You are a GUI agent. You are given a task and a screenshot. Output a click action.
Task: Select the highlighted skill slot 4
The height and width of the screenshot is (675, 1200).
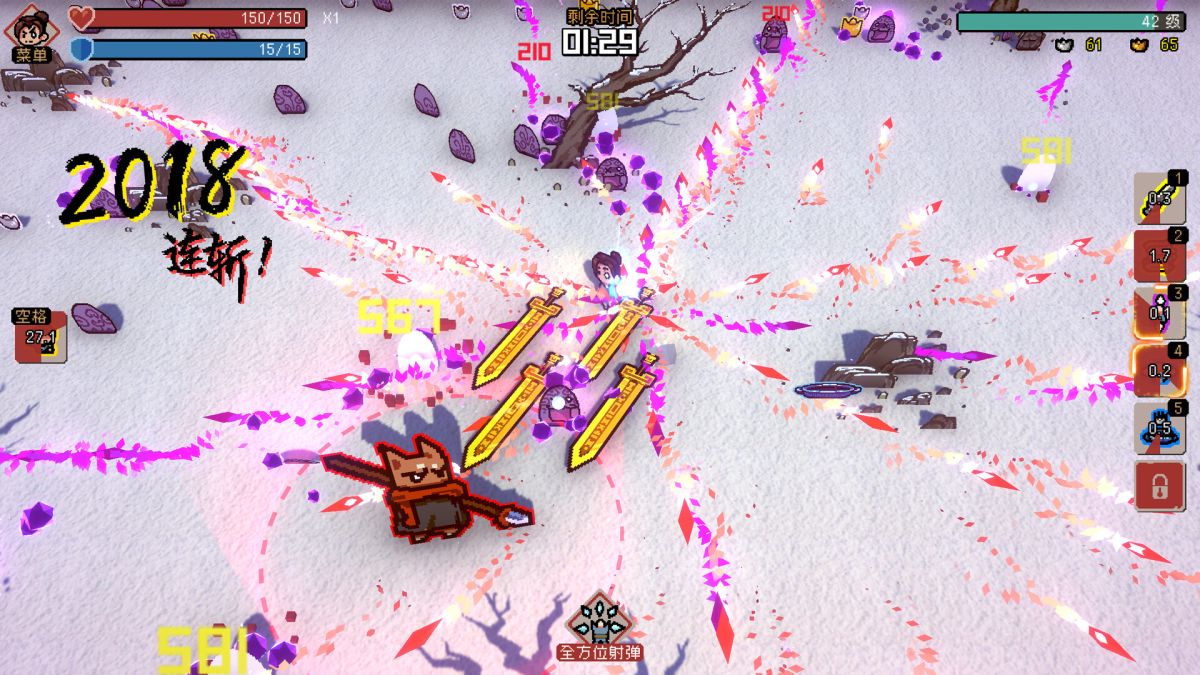1160,370
